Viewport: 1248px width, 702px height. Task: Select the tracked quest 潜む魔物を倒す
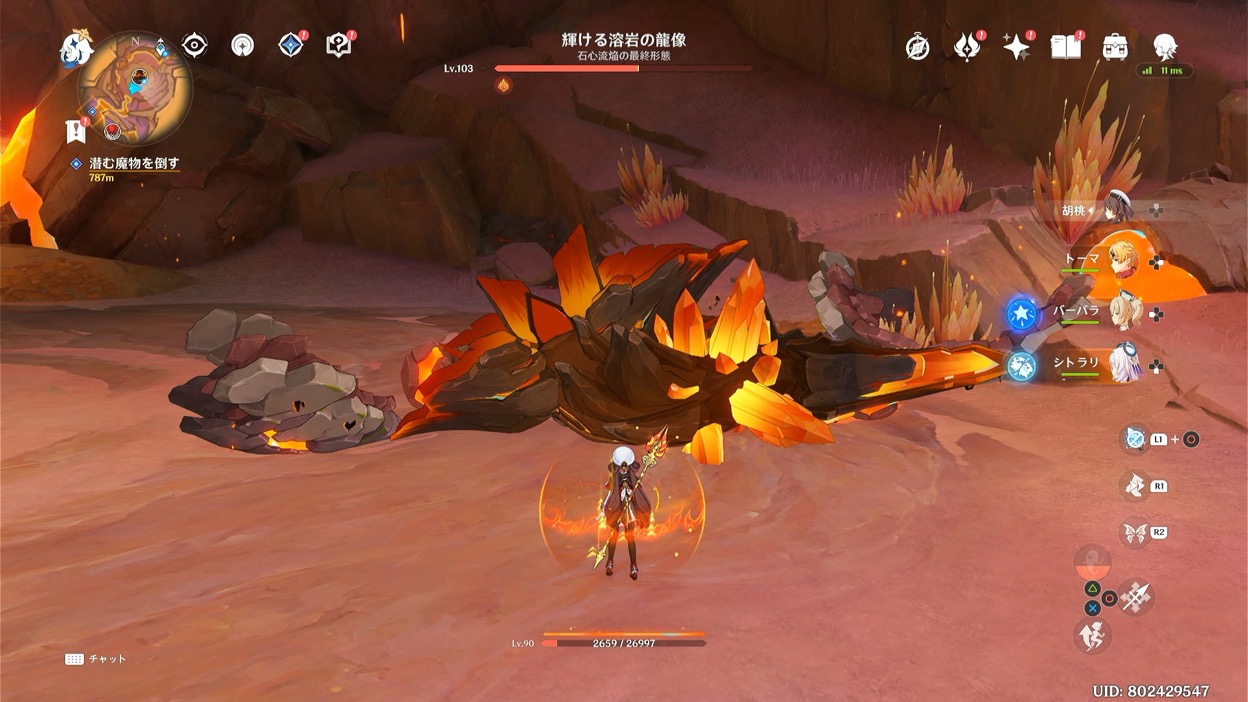coord(133,163)
